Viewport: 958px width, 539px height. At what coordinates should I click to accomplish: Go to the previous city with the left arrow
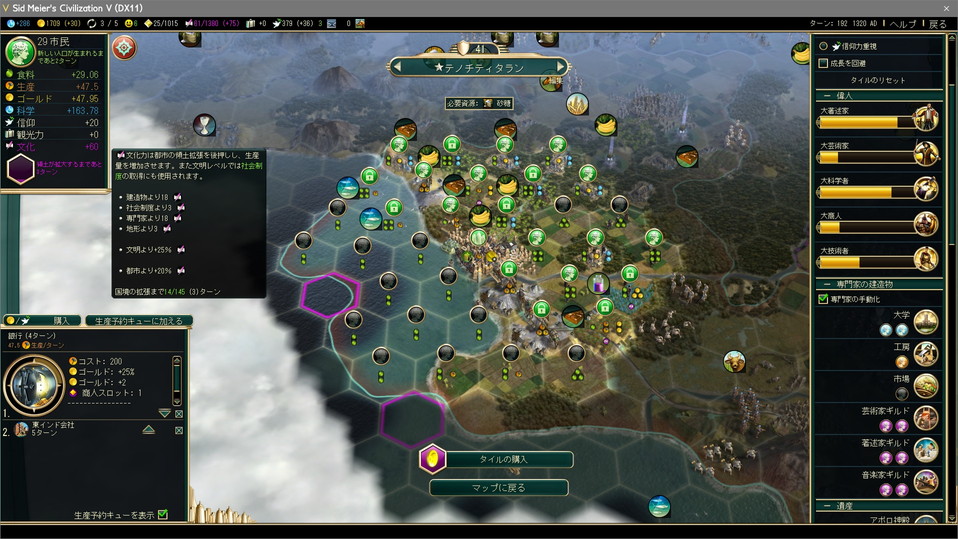pos(398,67)
